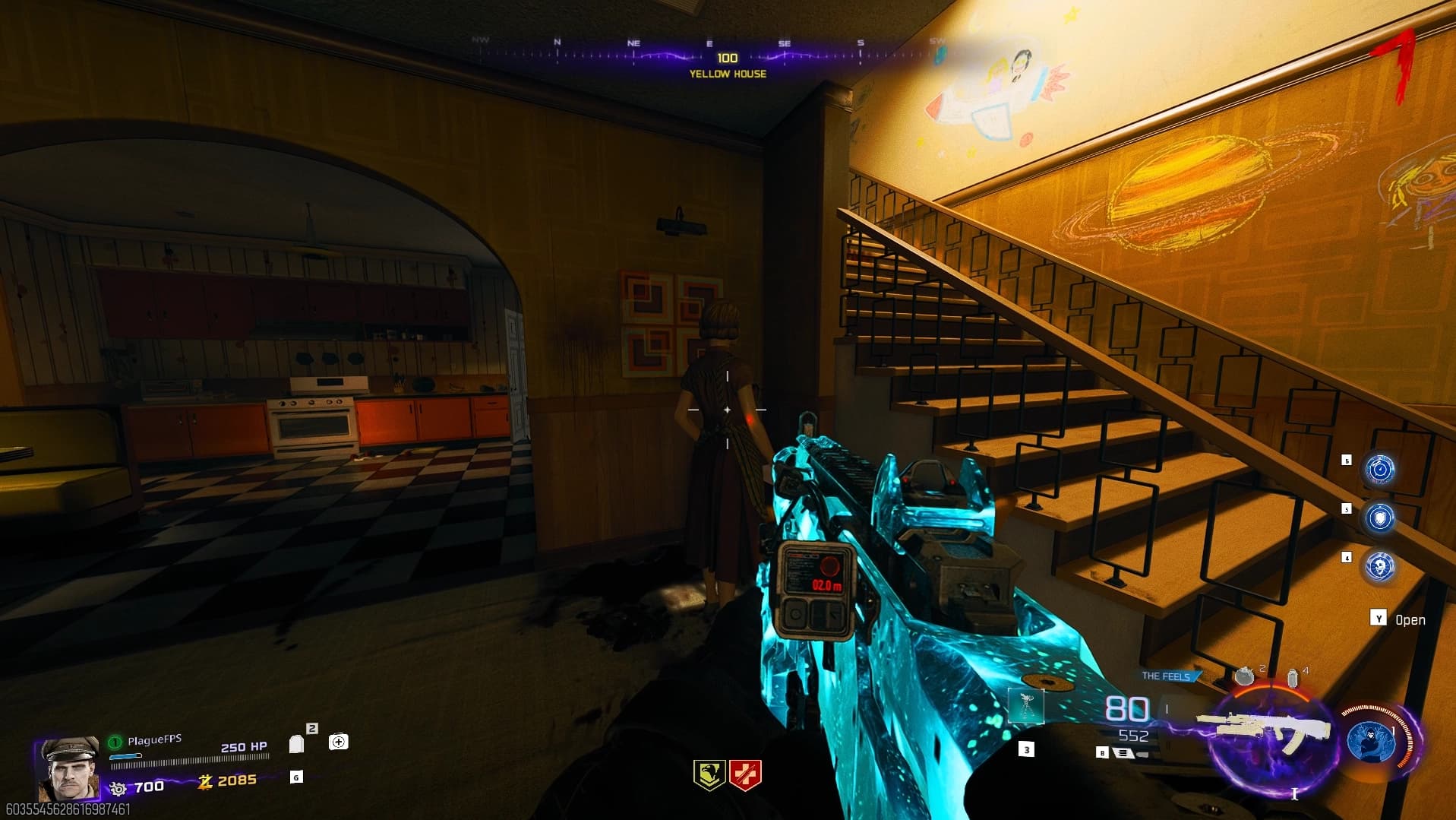The image size is (1456, 820).
Task: Select the armor plate icon
Action: tap(297, 743)
